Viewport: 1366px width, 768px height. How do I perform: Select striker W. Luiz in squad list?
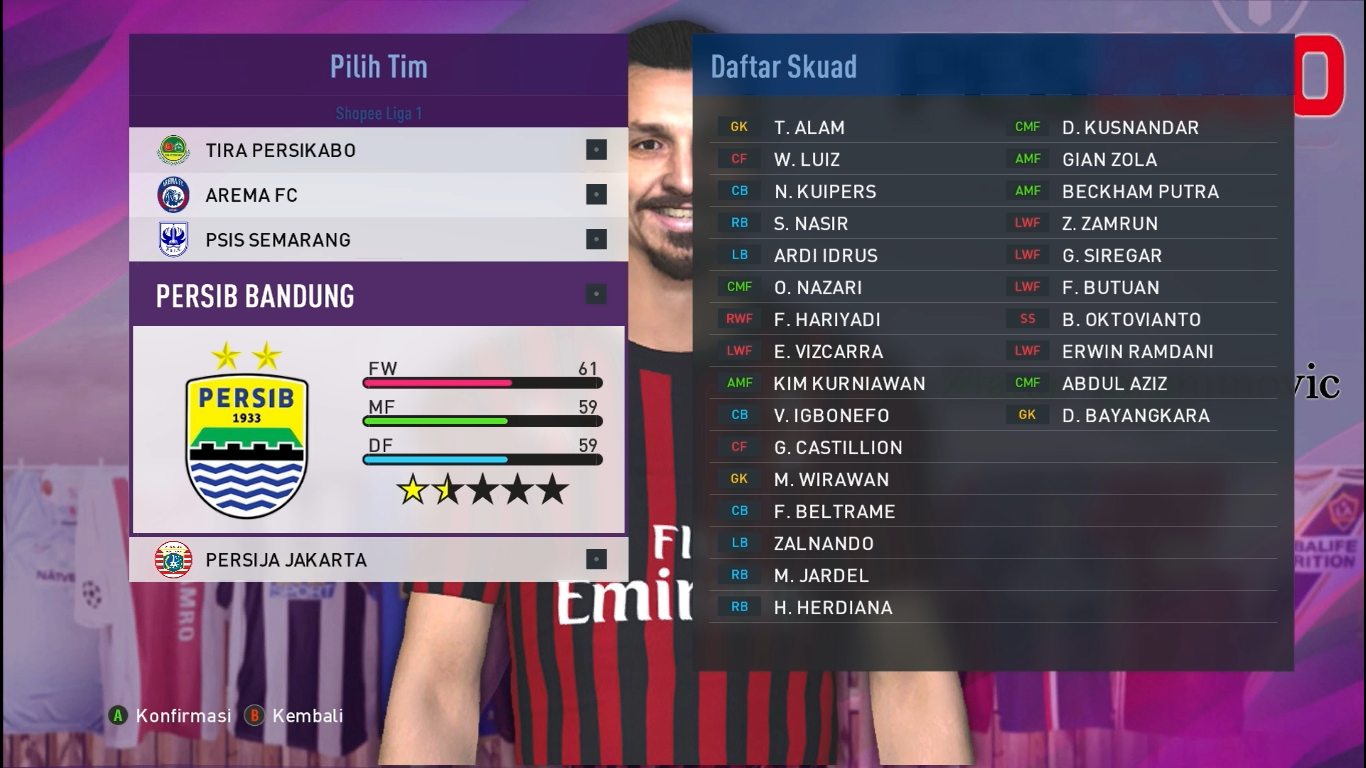[806, 160]
